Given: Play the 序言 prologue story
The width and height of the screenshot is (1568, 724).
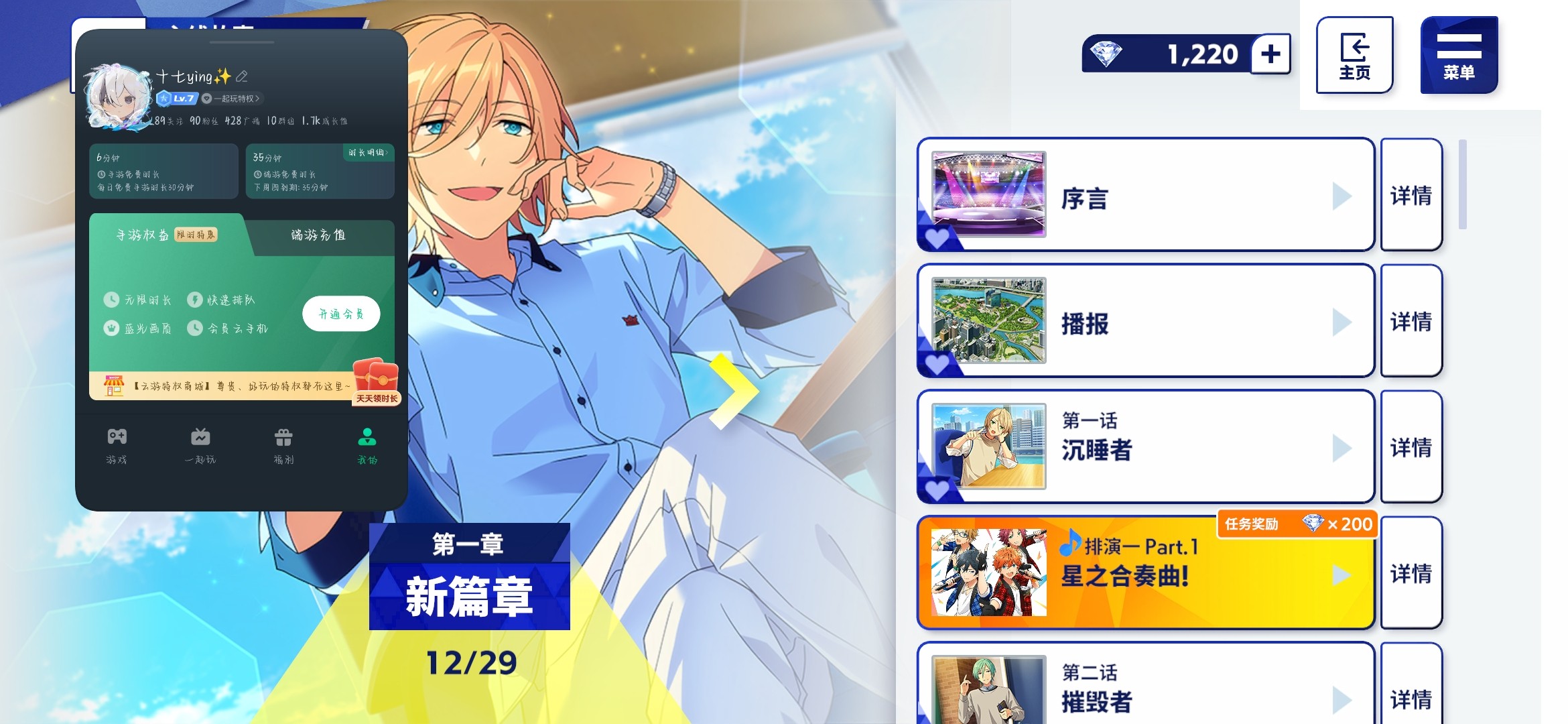Looking at the screenshot, I should point(1145,196).
